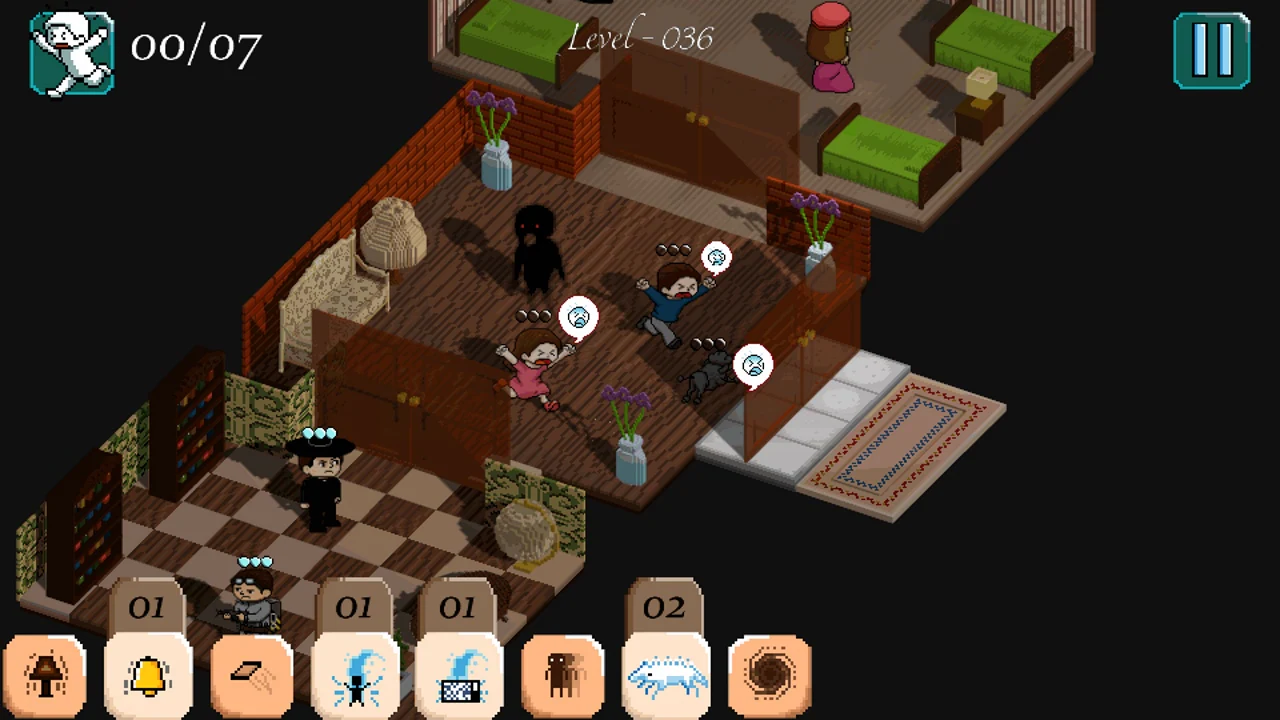Image resolution: width=1280 pixels, height=720 pixels.
Task: Activate the ringing bell ability
Action: click(149, 677)
